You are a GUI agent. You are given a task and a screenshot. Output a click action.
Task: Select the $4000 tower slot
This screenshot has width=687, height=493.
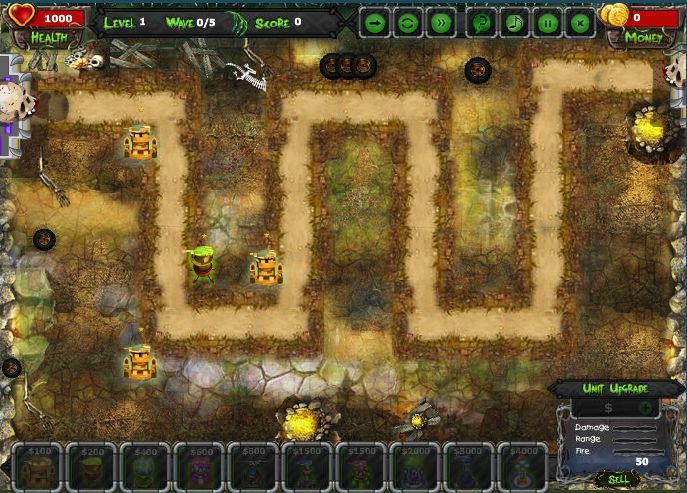click(523, 466)
